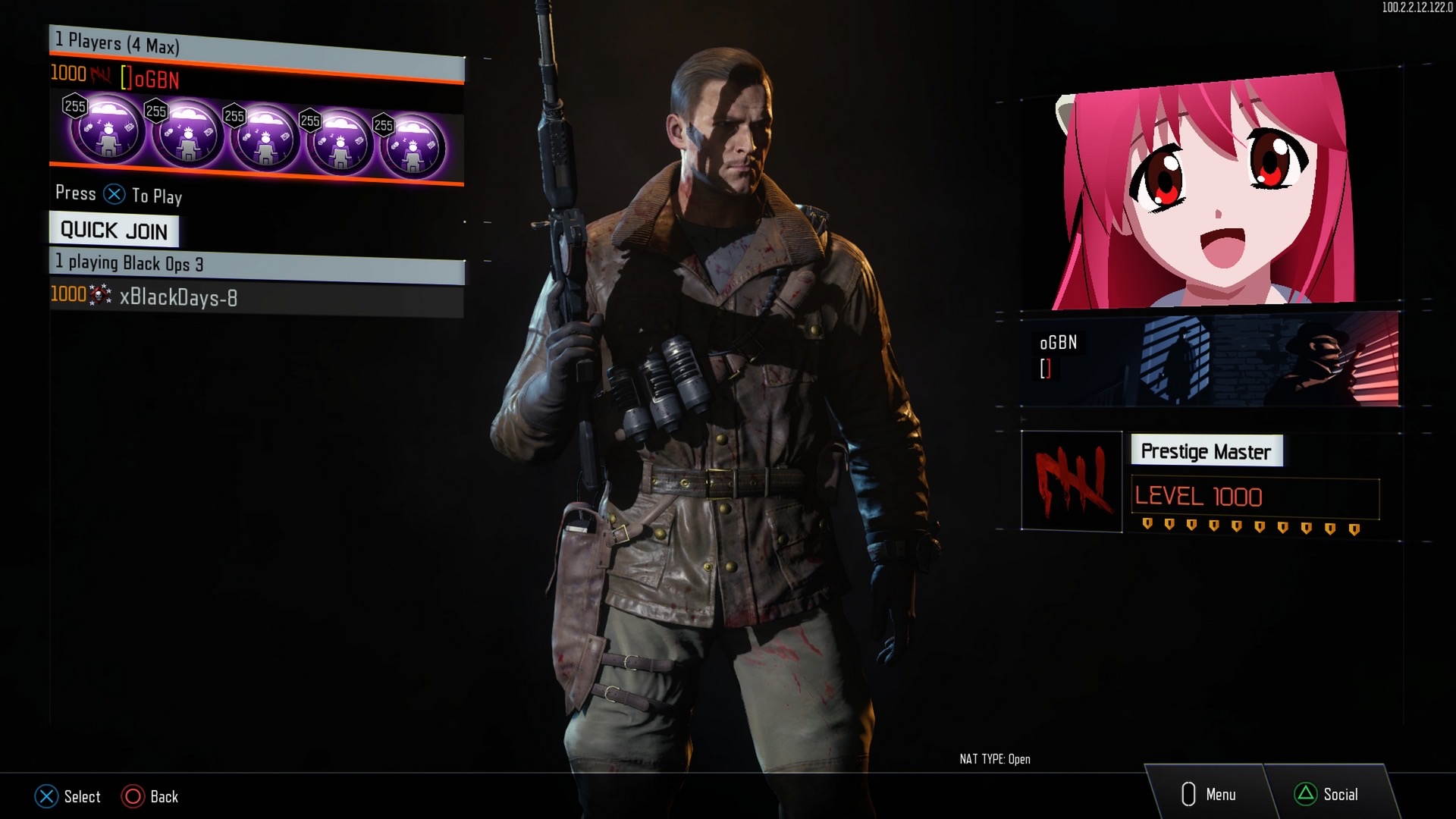This screenshot has width=1456, height=819.
Task: Open the Menu button
Action: [x=1209, y=794]
